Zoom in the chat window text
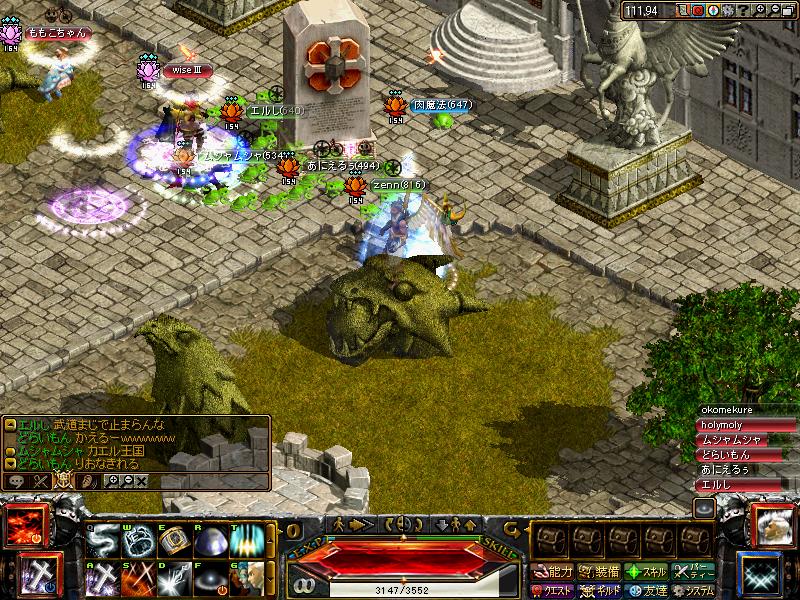 pos(113,481)
